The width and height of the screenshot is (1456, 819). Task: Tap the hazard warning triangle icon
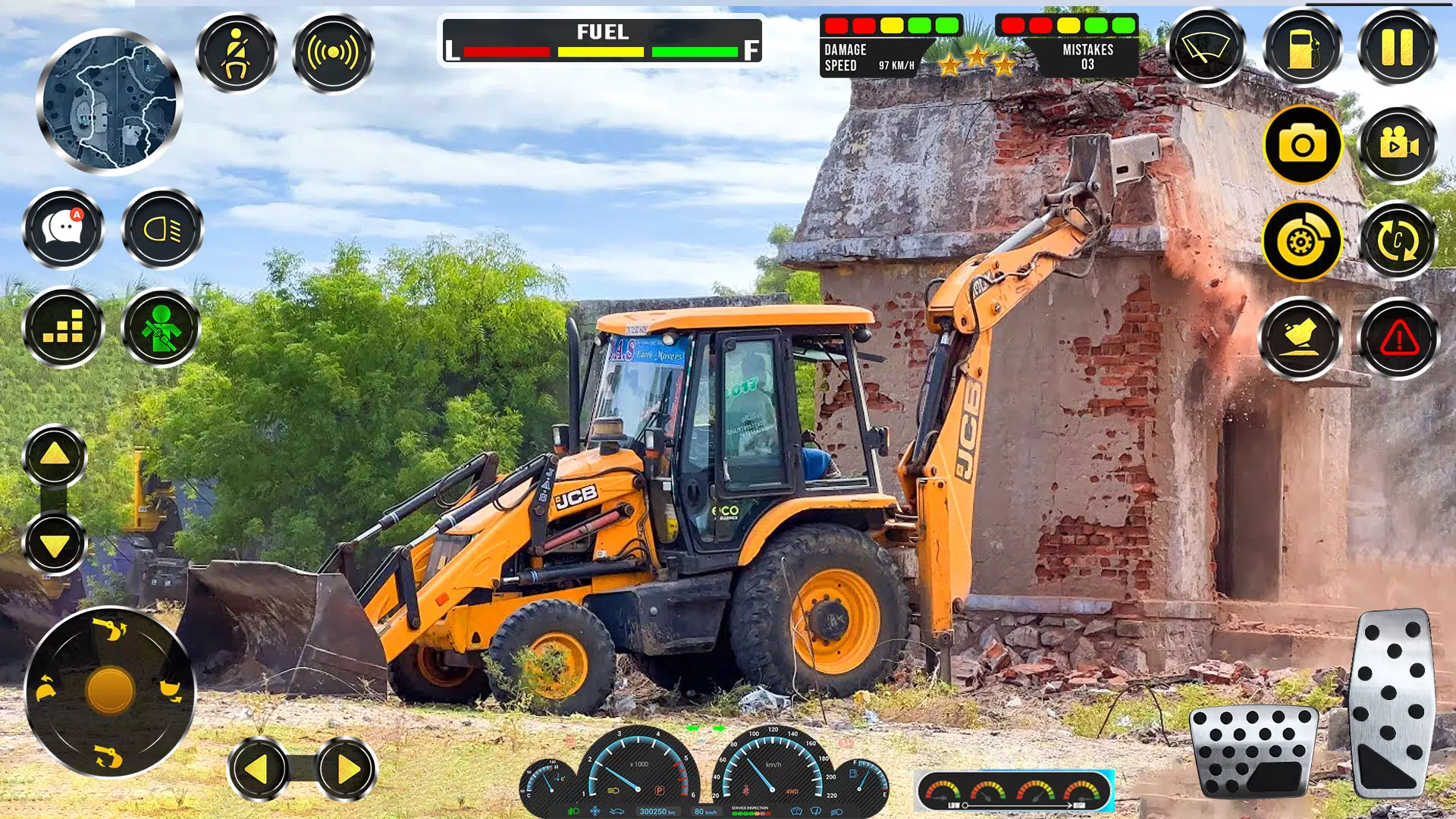point(1398,338)
